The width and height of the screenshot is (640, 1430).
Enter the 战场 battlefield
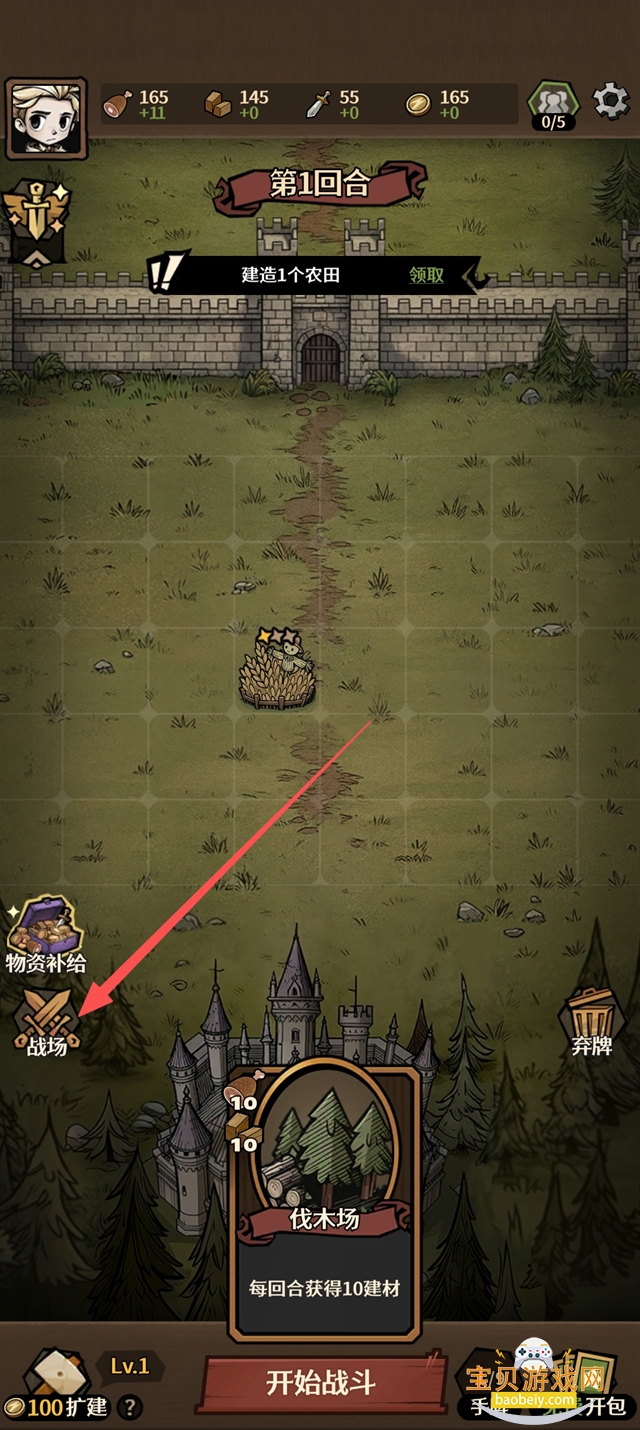[x=45, y=1022]
